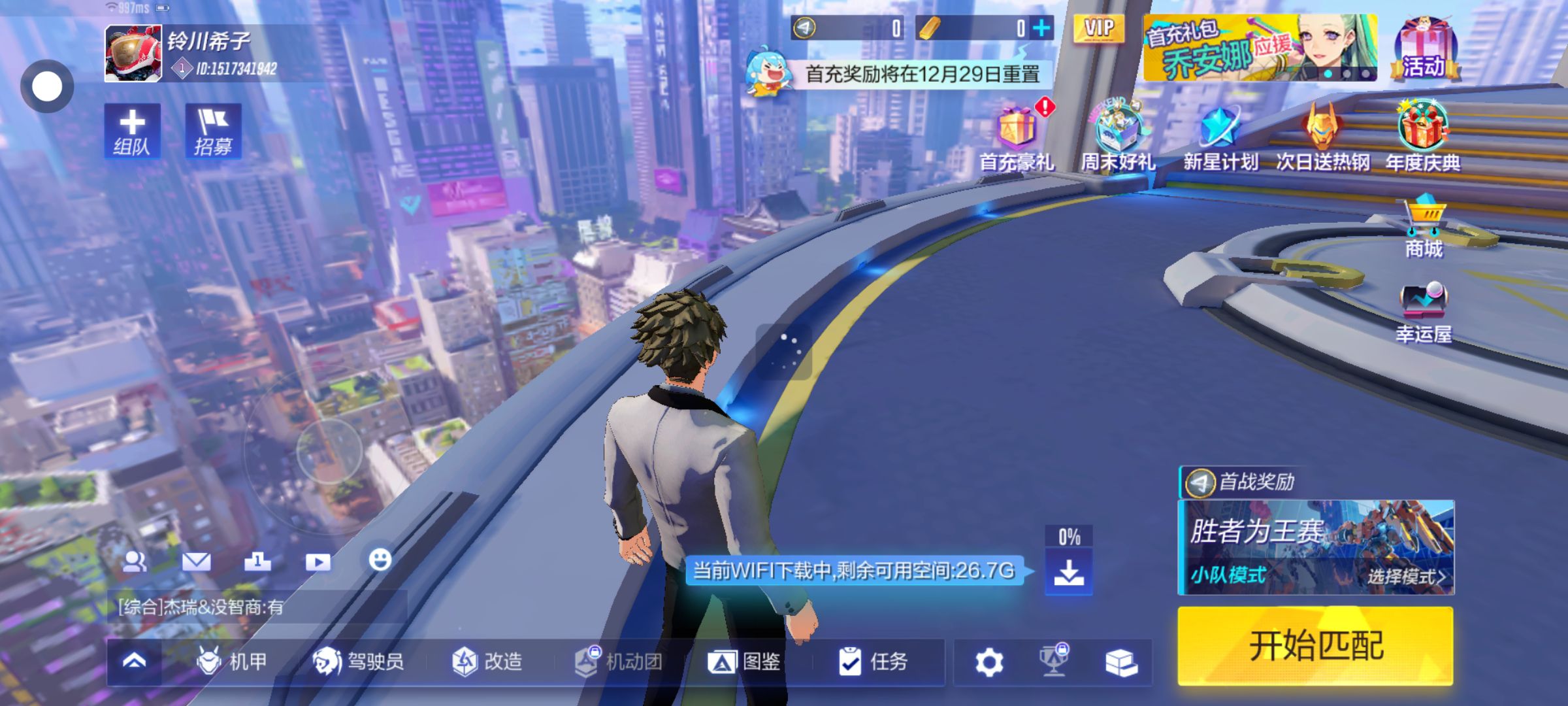This screenshot has height=706, width=1568.
Task: Open the 图鉴 codex menu
Action: tap(745, 662)
